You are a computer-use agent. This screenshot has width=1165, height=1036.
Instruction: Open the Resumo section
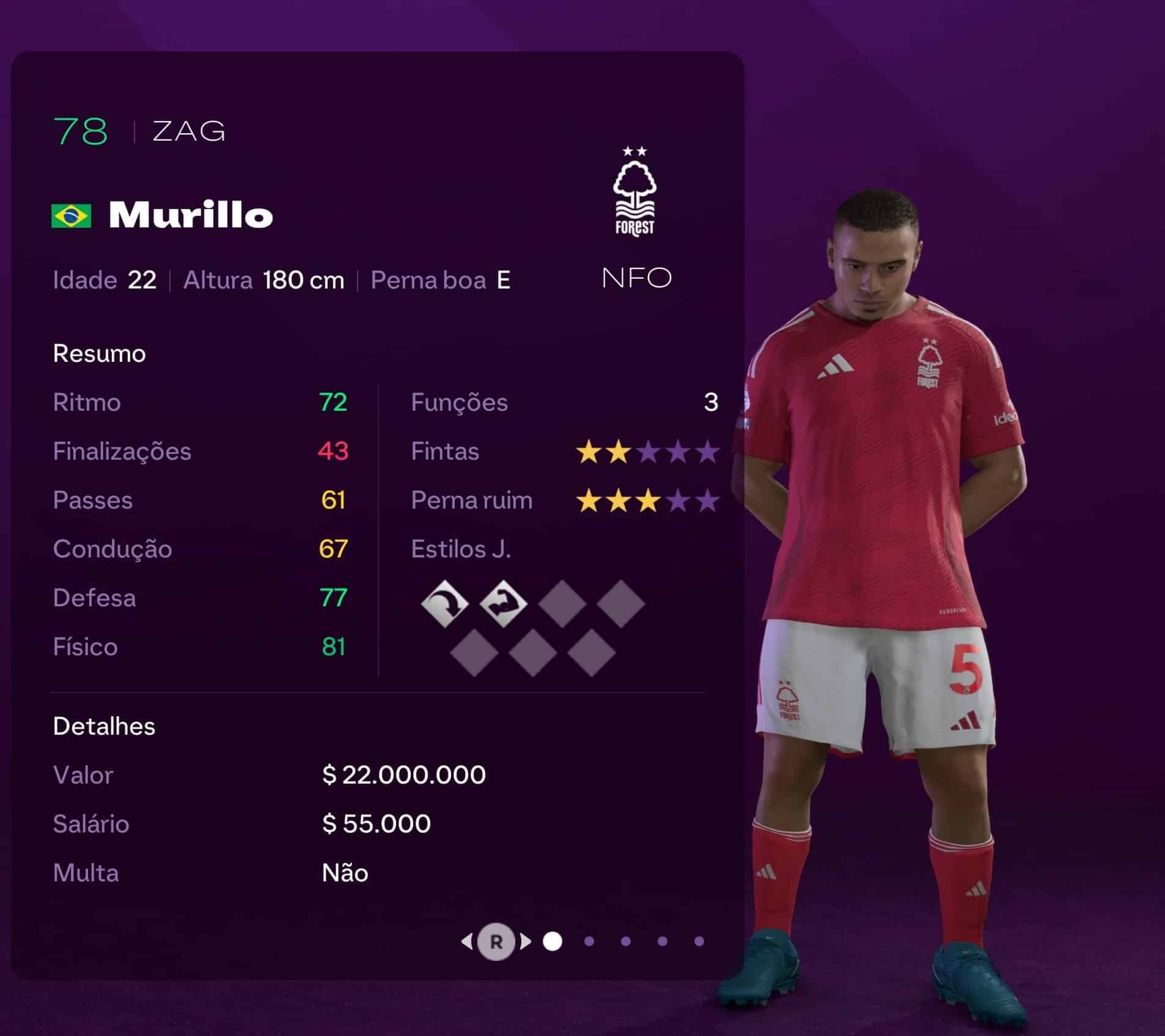coord(100,353)
